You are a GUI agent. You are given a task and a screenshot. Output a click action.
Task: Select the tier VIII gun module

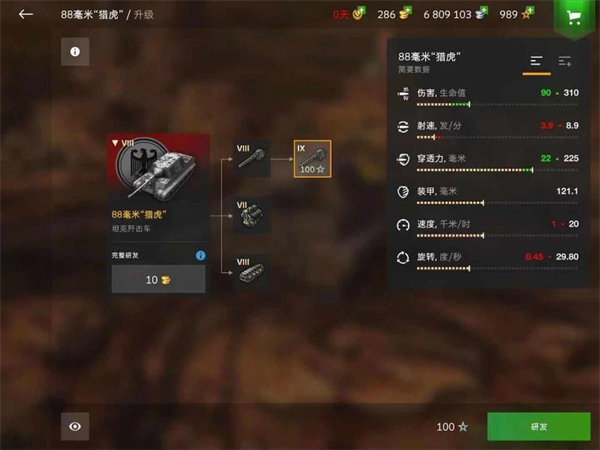coord(252,159)
